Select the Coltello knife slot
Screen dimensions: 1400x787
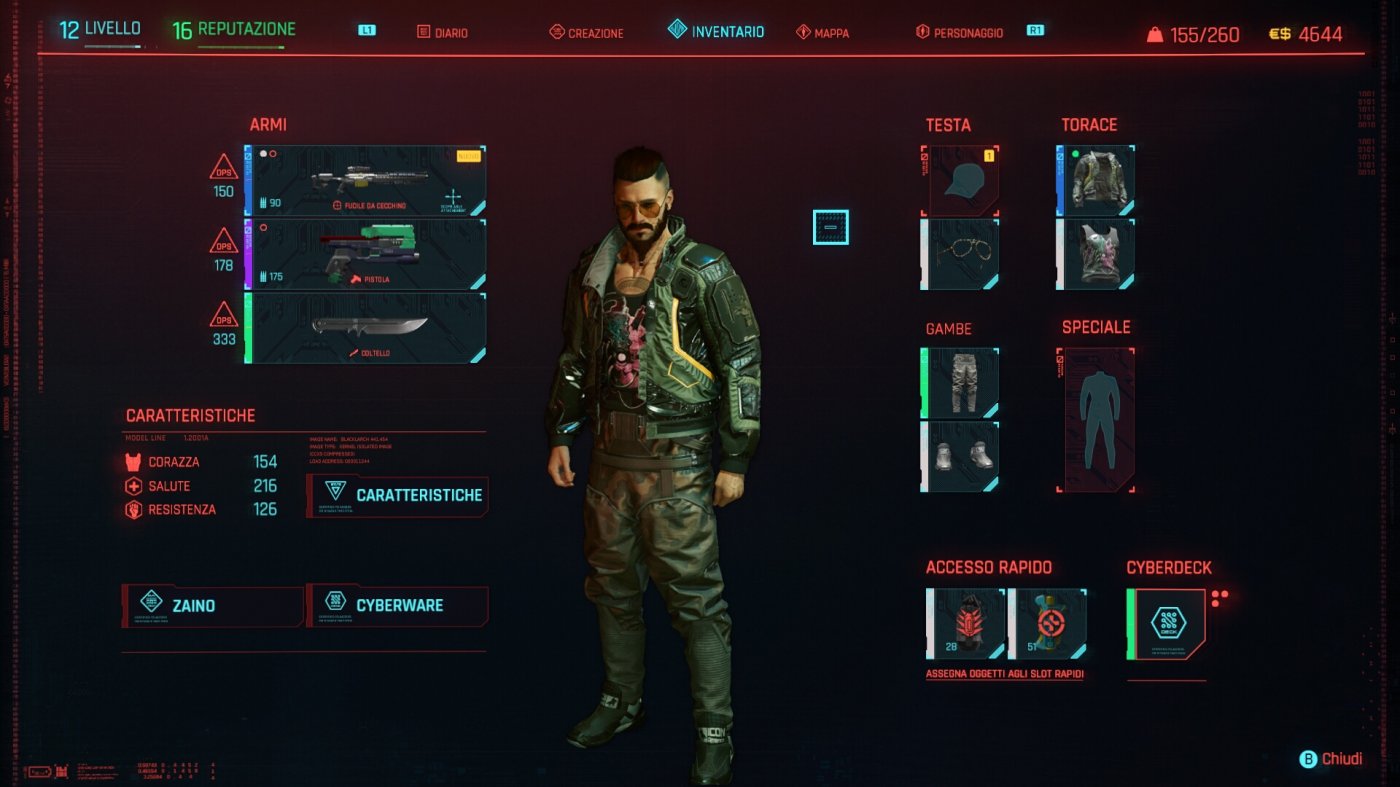pos(367,328)
